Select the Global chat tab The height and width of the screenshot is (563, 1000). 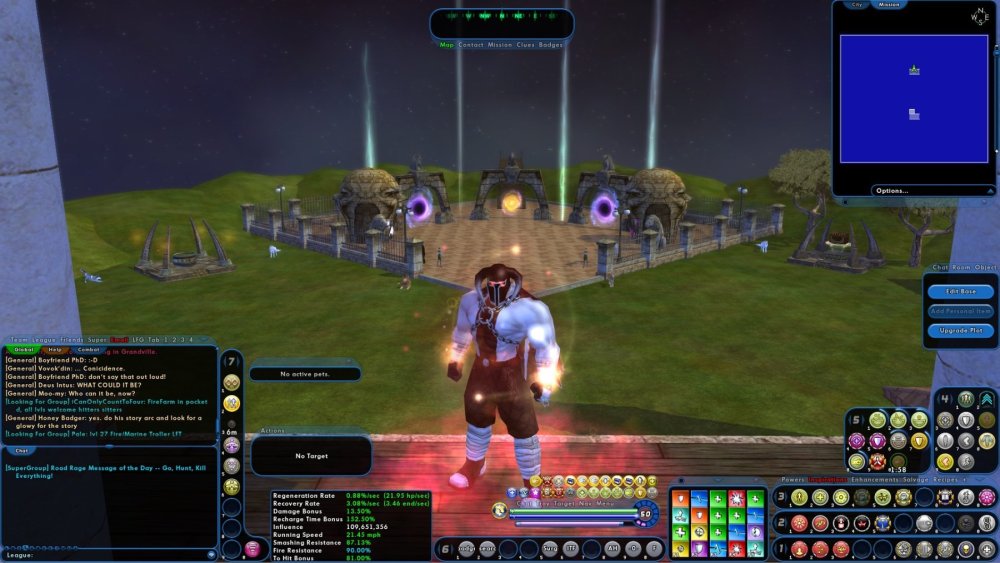(x=25, y=350)
